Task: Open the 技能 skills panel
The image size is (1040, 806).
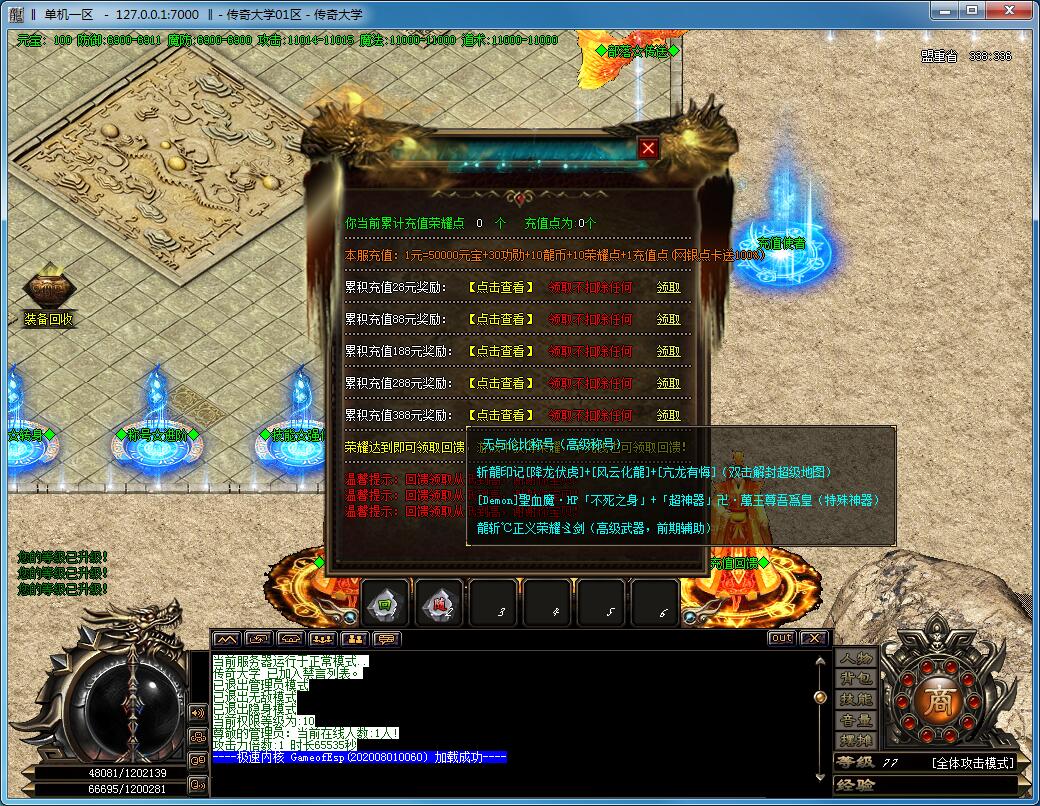Action: tap(856, 699)
